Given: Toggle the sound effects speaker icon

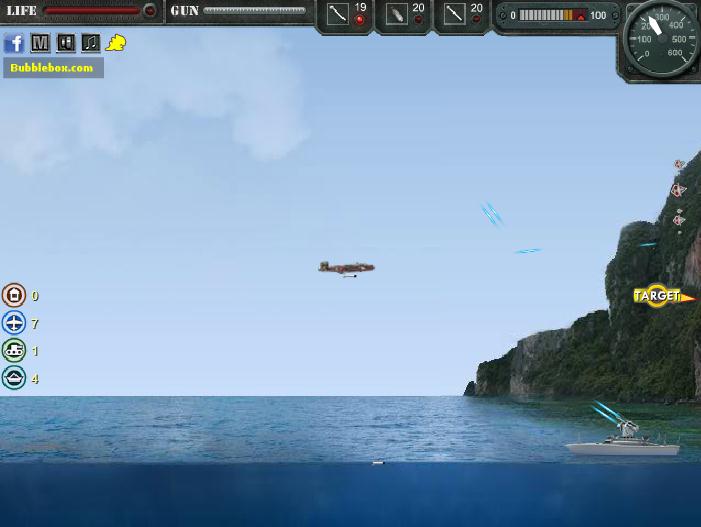Looking at the screenshot, I should (66, 43).
